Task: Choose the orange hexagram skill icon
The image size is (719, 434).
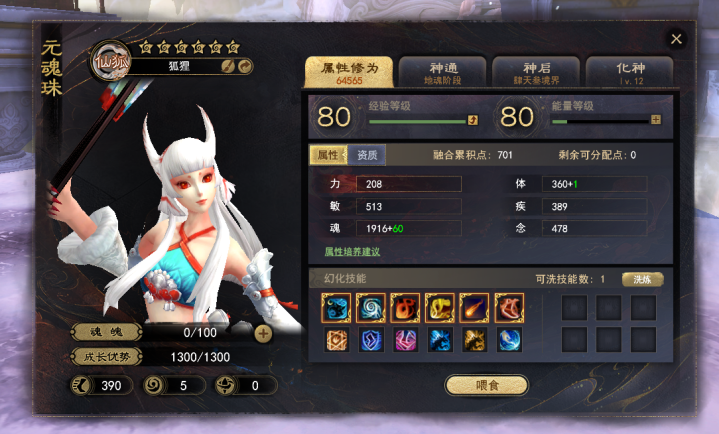Action: tap(337, 340)
